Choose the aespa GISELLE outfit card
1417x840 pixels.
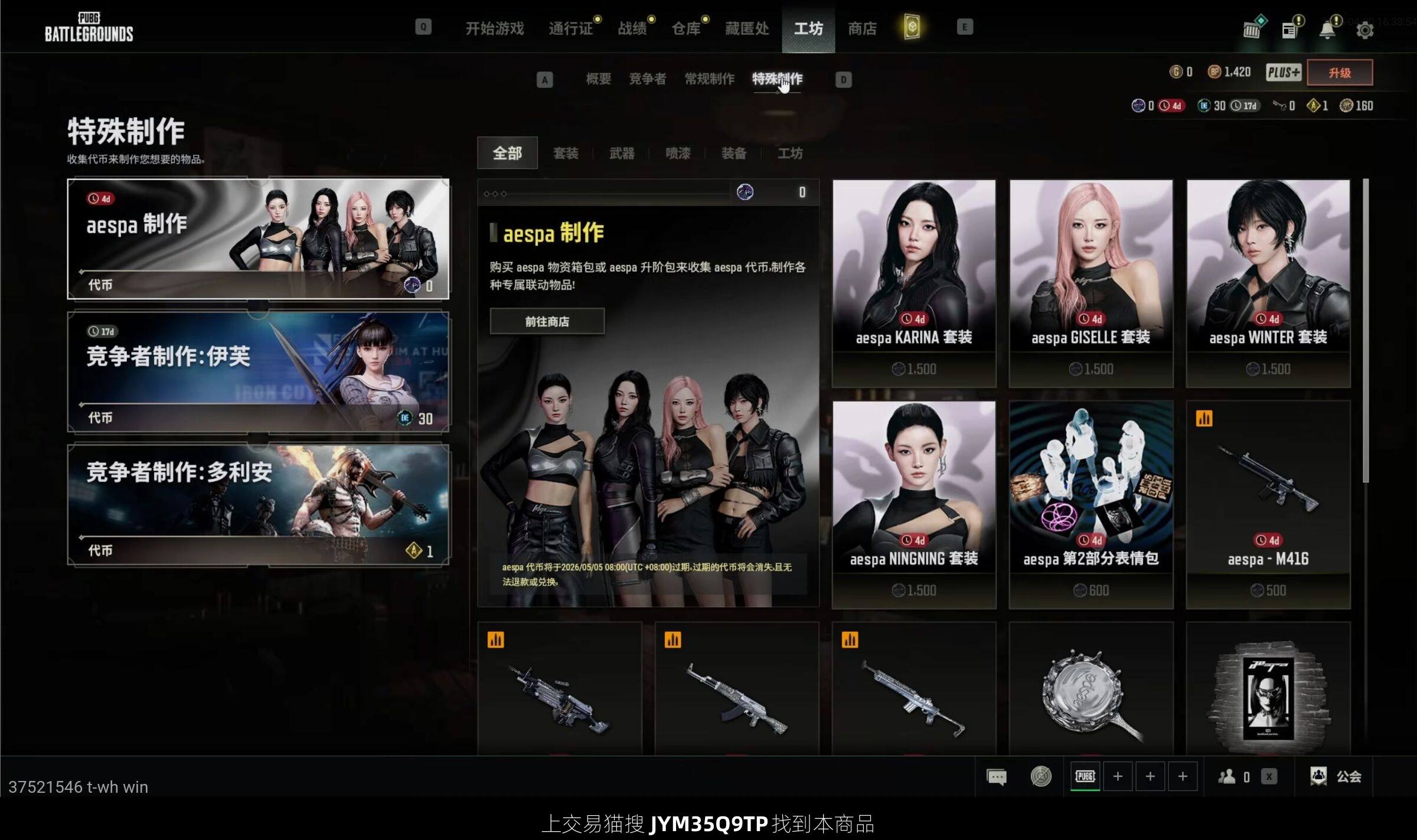pyautogui.click(x=1090, y=283)
